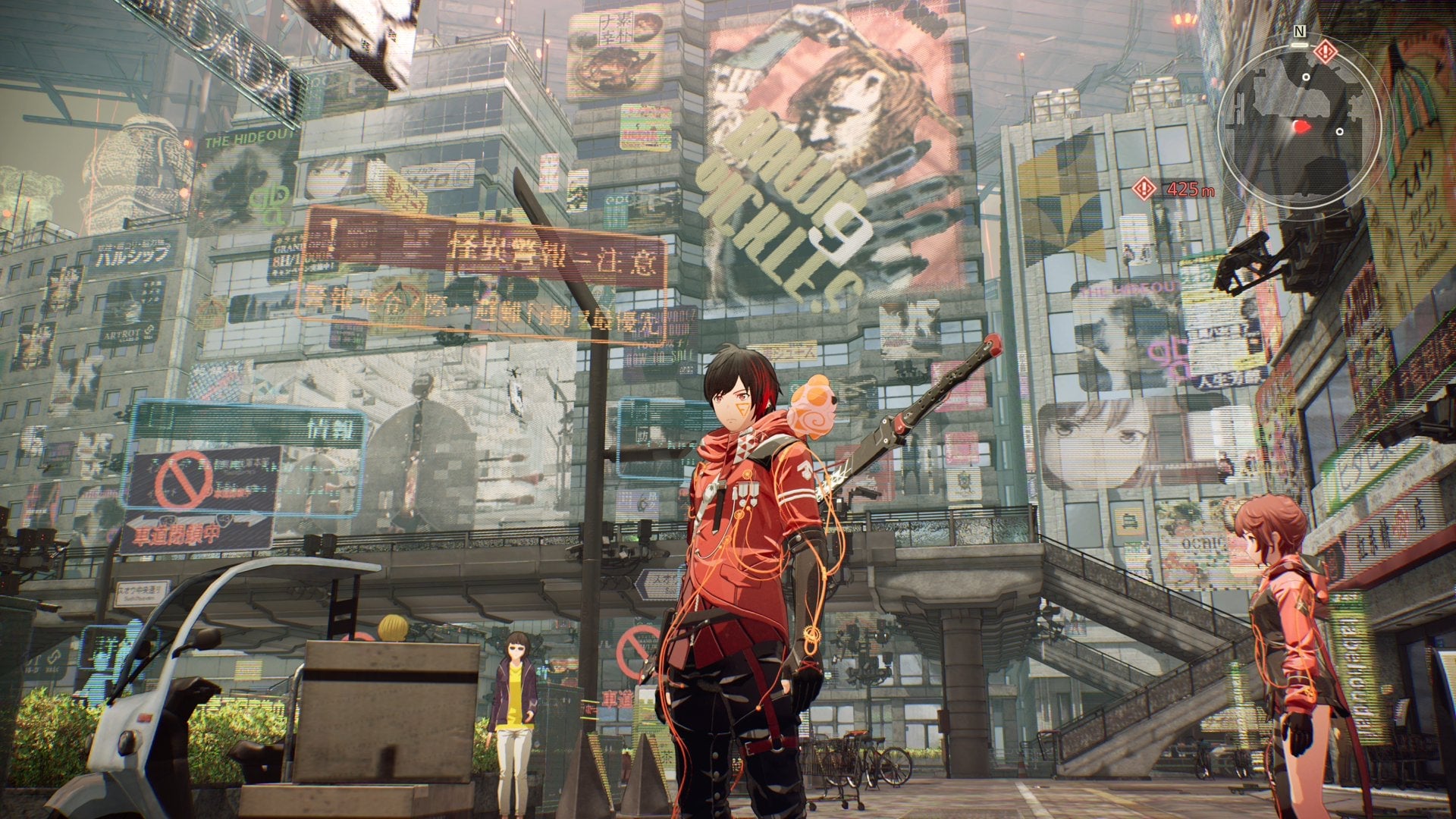Click the north compass indicator on minimap
The image size is (1456, 819).
(x=1300, y=31)
